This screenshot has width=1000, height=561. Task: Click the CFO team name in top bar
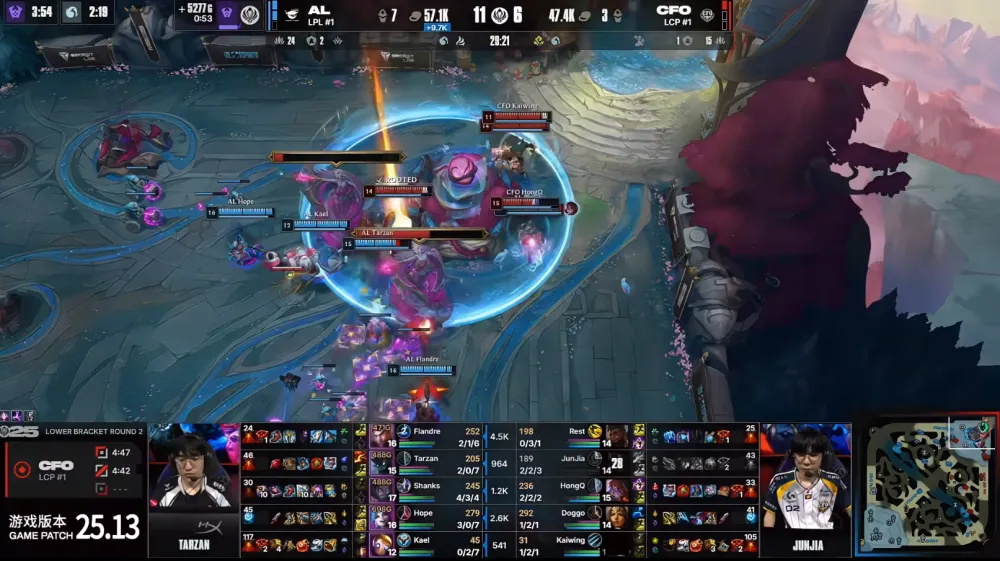point(673,10)
